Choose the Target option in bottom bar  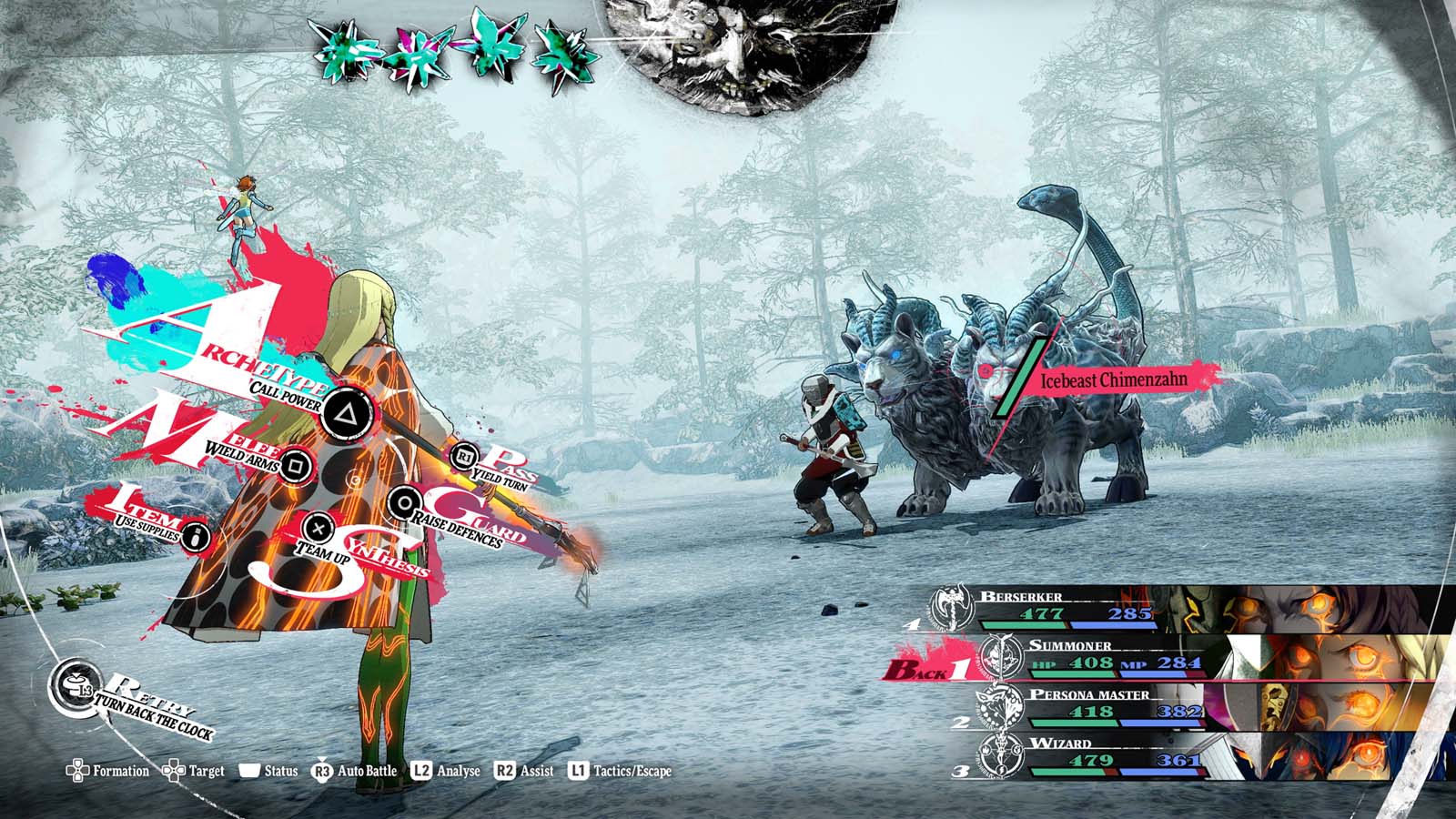[193, 771]
